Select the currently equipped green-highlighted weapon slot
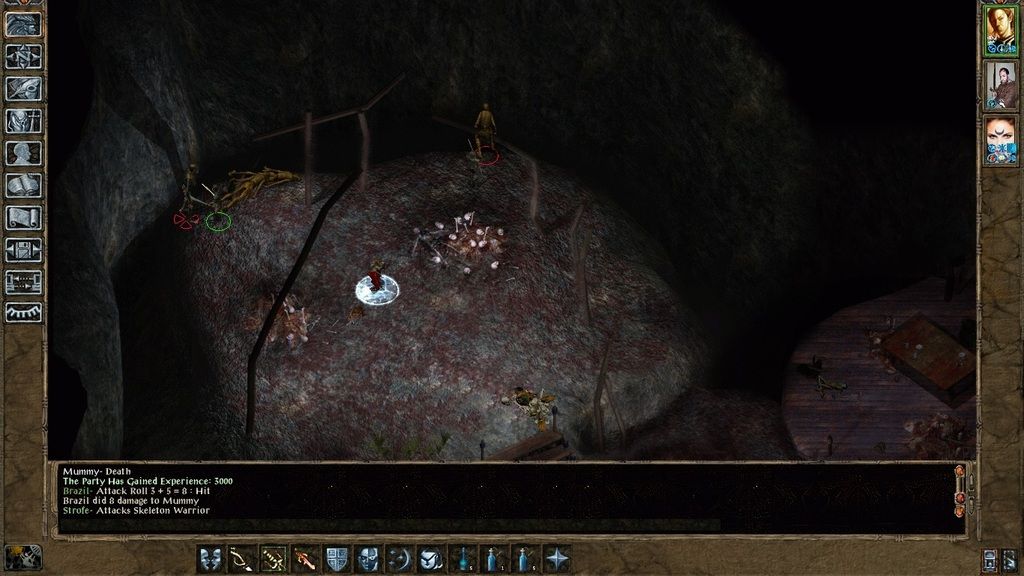The height and width of the screenshot is (576, 1024). (x=273, y=559)
